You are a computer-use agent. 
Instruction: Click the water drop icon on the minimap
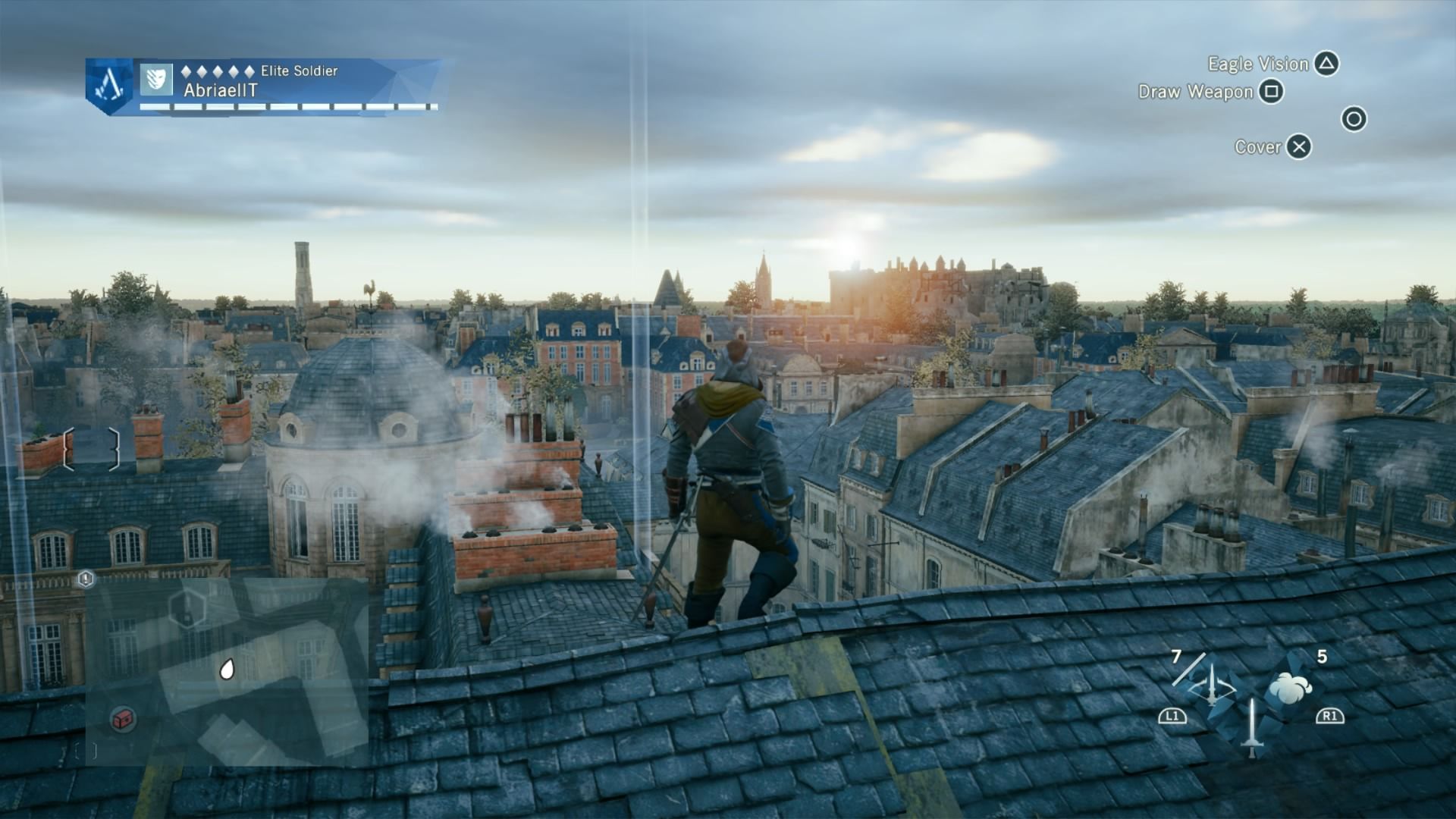[227, 667]
